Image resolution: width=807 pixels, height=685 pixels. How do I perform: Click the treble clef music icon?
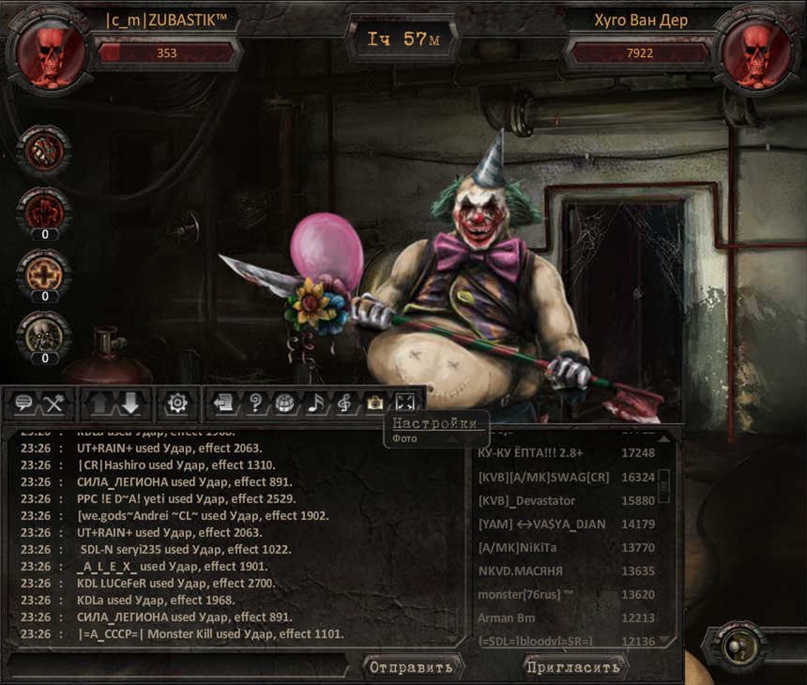point(344,403)
